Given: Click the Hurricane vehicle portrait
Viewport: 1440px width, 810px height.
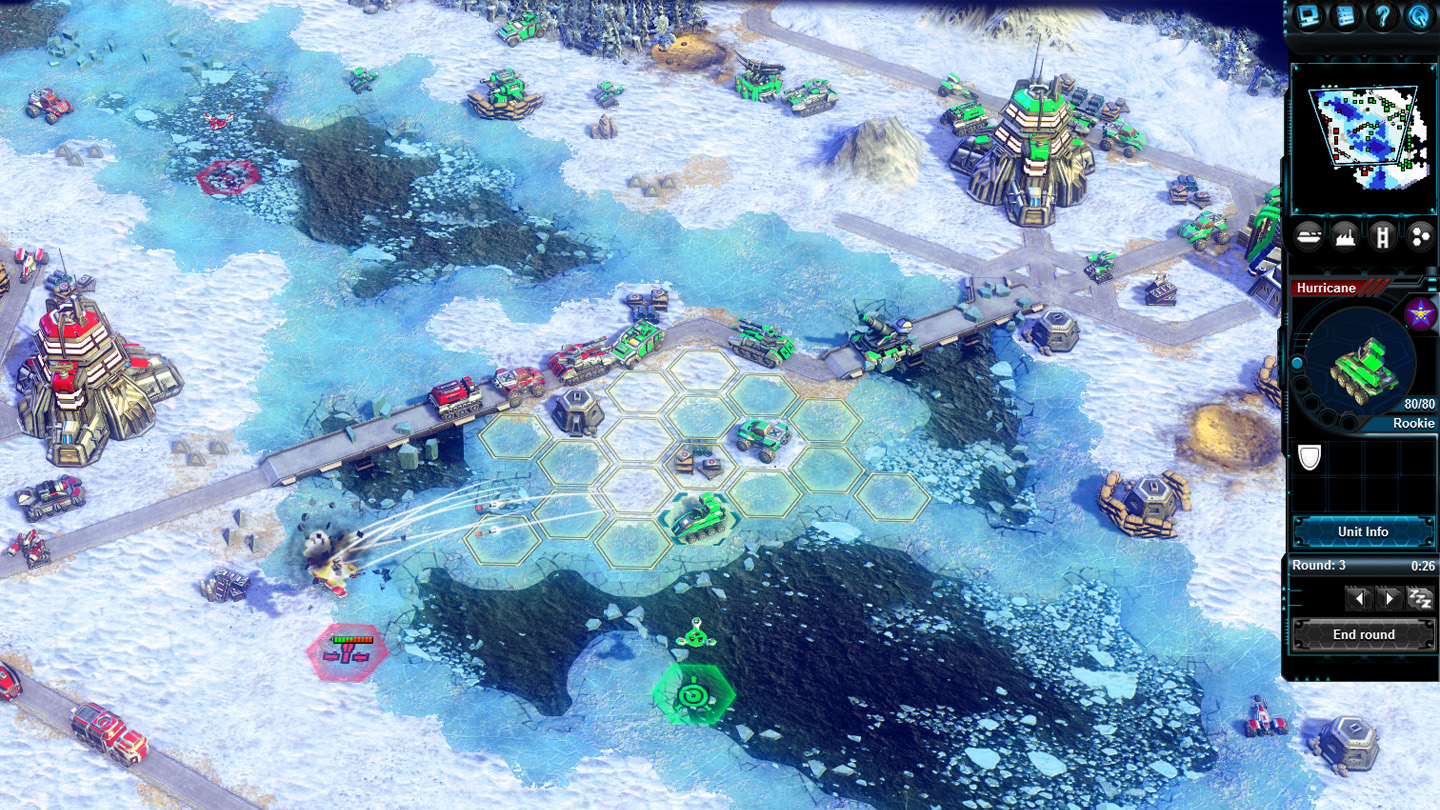Looking at the screenshot, I should (x=1365, y=369).
